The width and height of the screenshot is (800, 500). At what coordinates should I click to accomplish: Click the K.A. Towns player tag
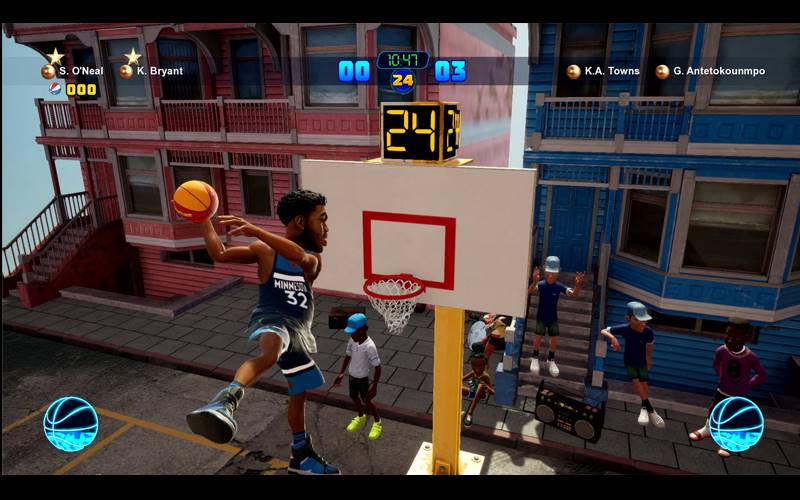point(603,71)
